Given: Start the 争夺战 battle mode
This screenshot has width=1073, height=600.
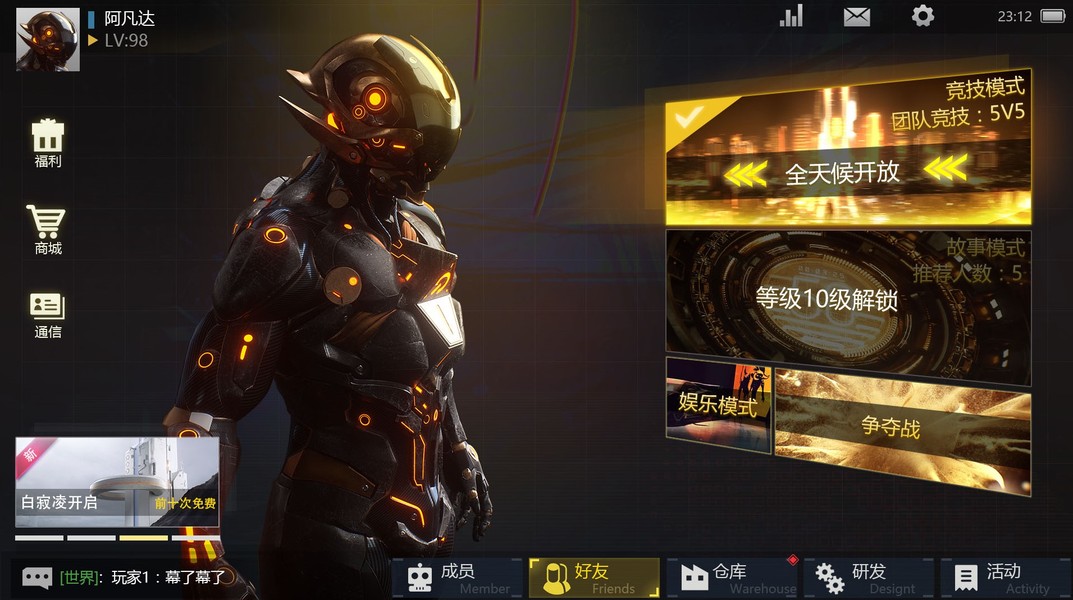Looking at the screenshot, I should coord(902,430).
